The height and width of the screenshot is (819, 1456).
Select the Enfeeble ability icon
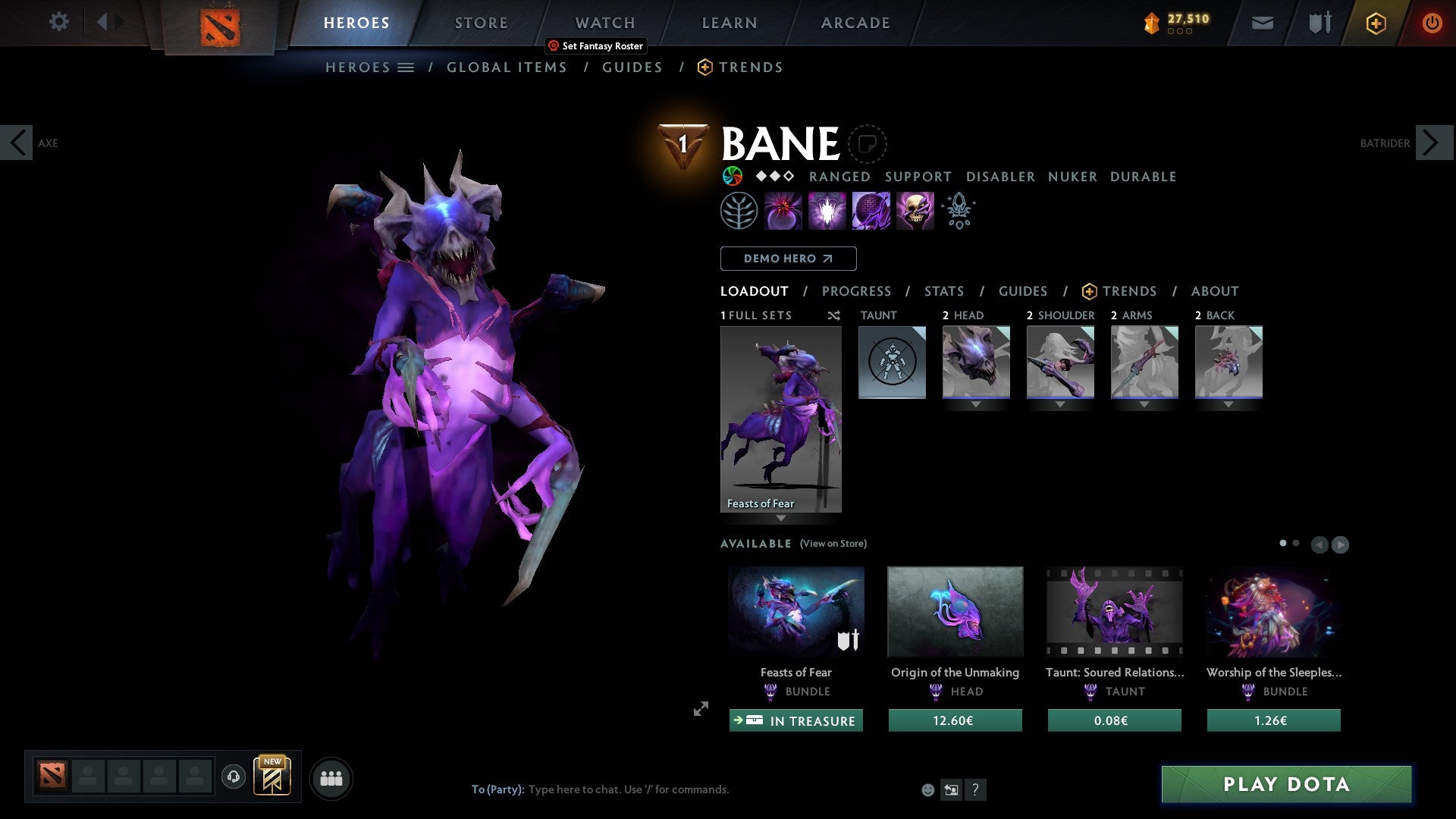(783, 210)
